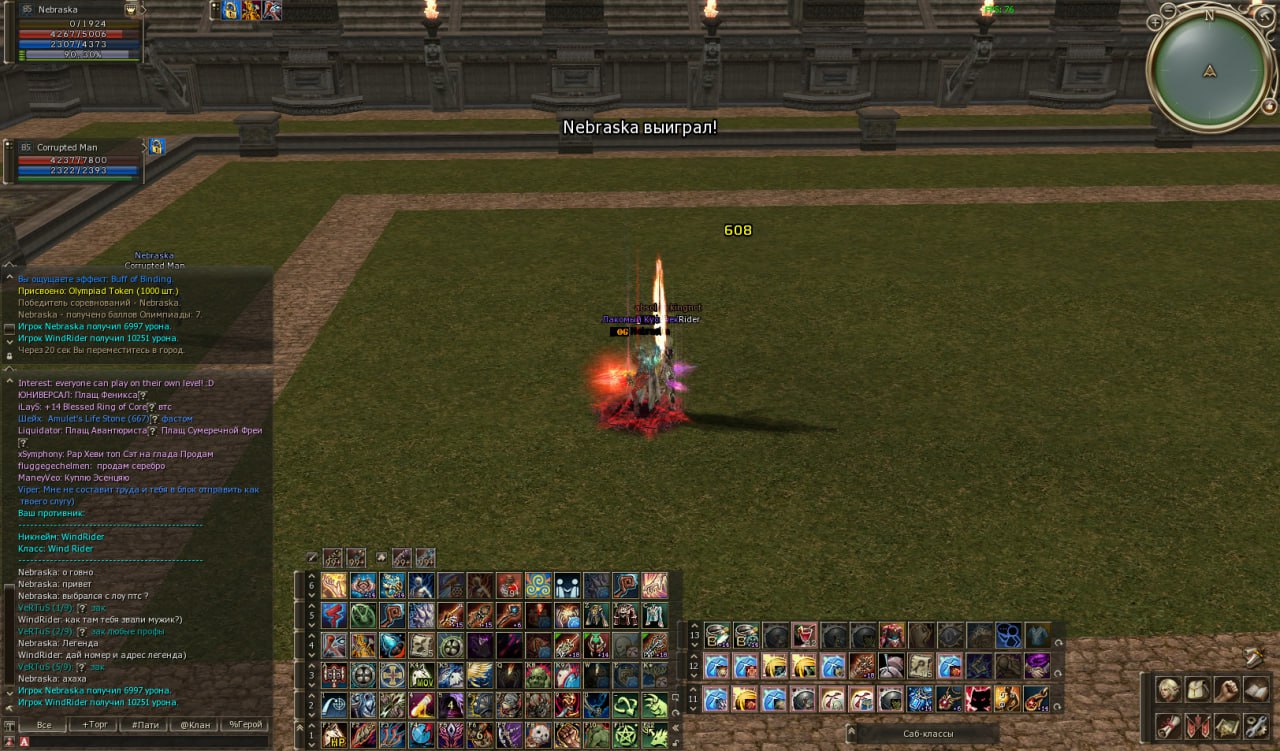This screenshot has height=751, width=1280.
Task: Open the clan banner menu icon
Action: (x=1197, y=725)
